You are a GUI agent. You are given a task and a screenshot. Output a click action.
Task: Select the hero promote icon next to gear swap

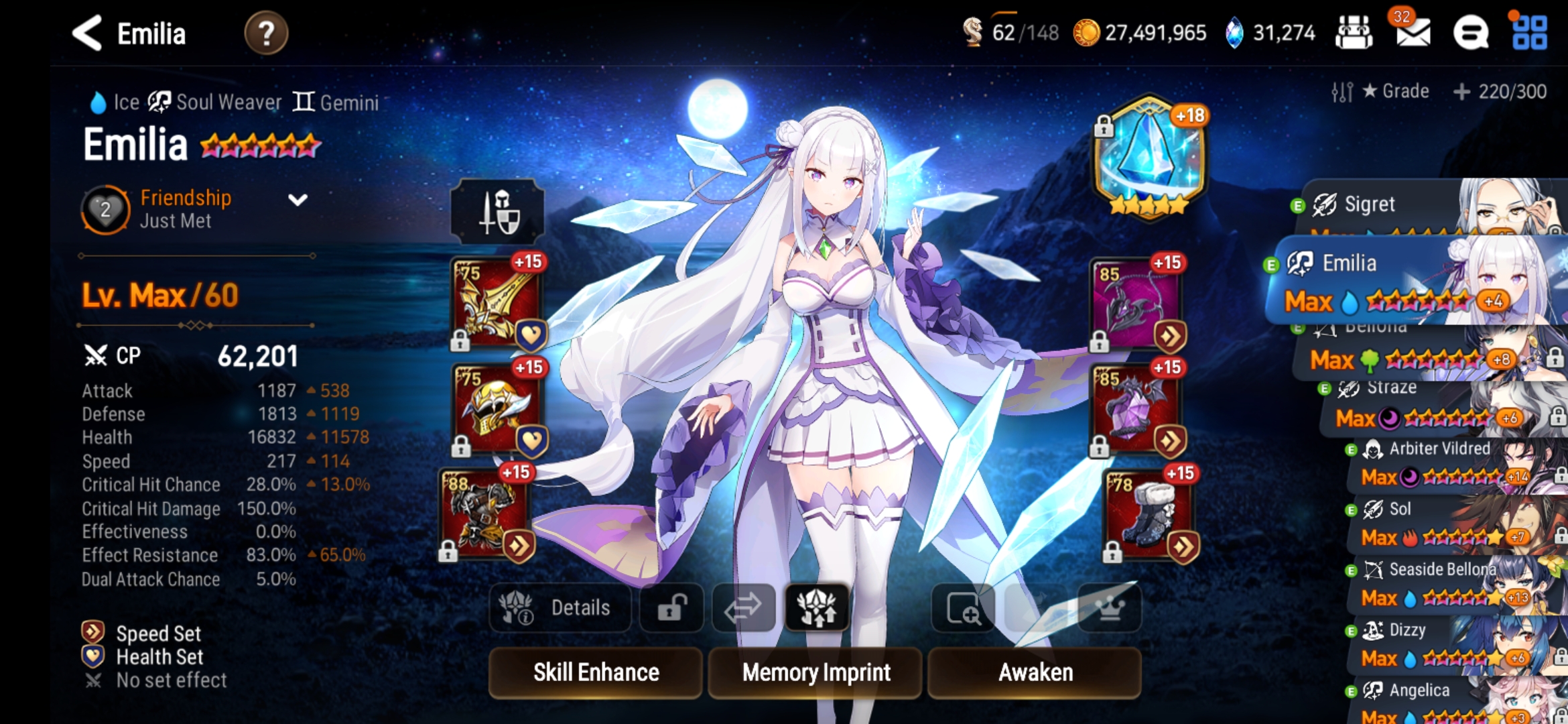(x=817, y=607)
